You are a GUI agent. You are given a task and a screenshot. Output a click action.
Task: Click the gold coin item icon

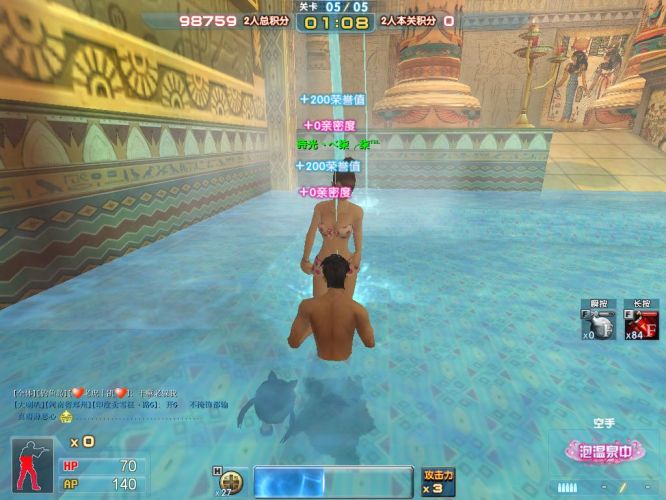pos(232,480)
